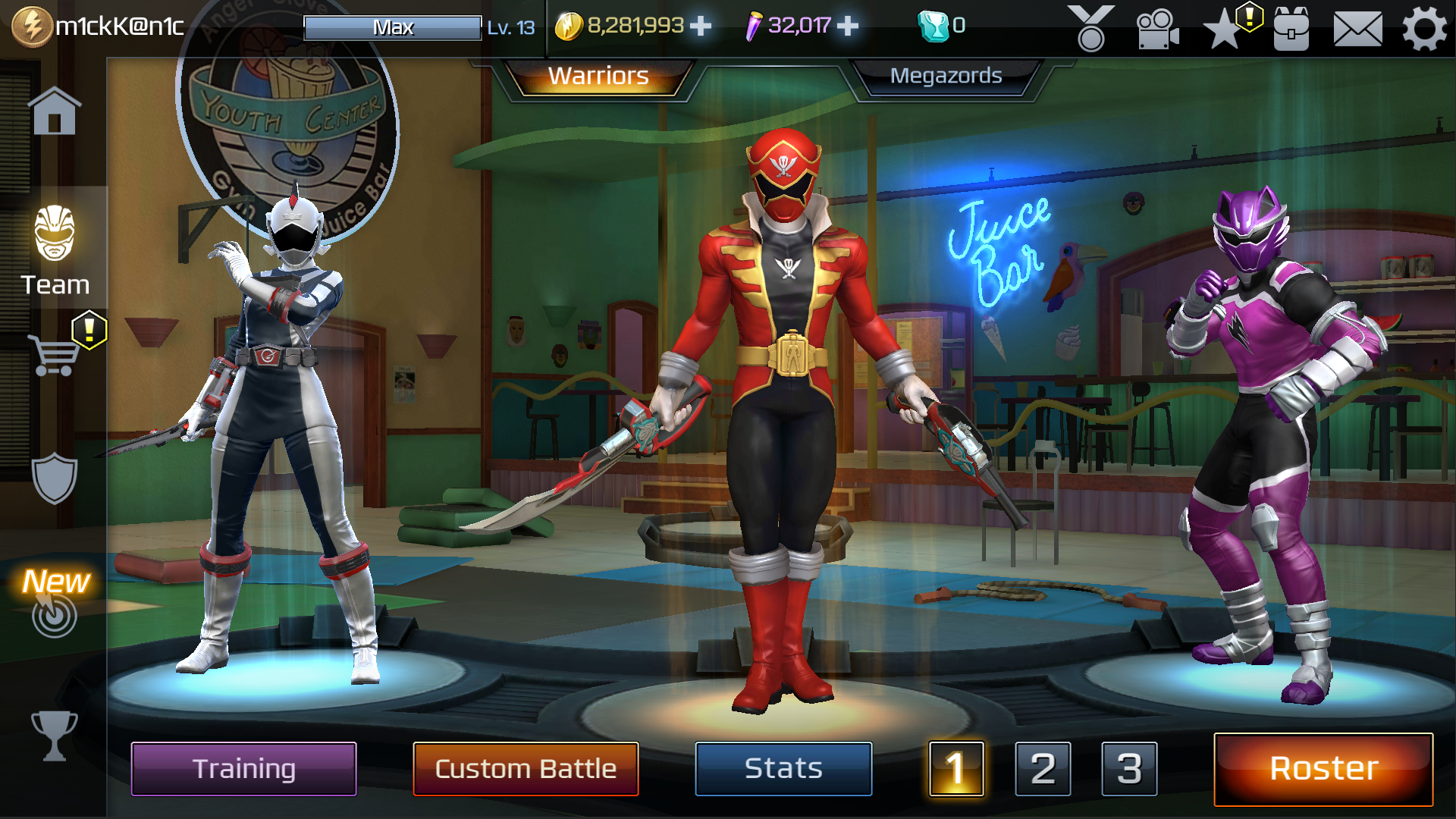Switch to team slot 2

pyautogui.click(x=1043, y=768)
